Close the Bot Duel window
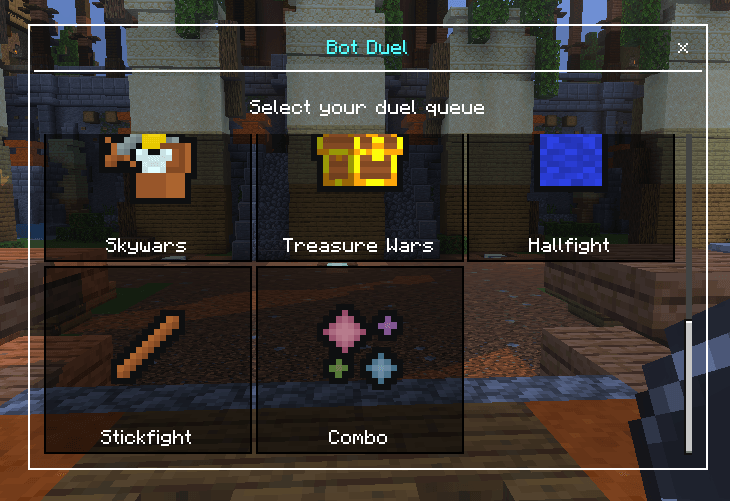 683,48
